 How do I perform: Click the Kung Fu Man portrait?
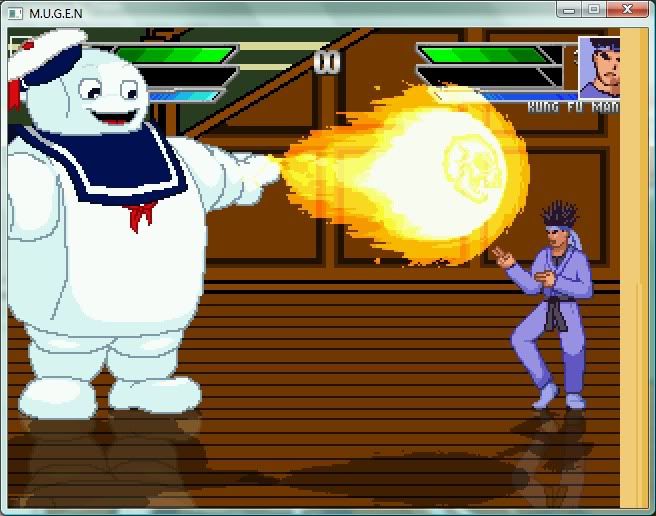click(x=600, y=67)
